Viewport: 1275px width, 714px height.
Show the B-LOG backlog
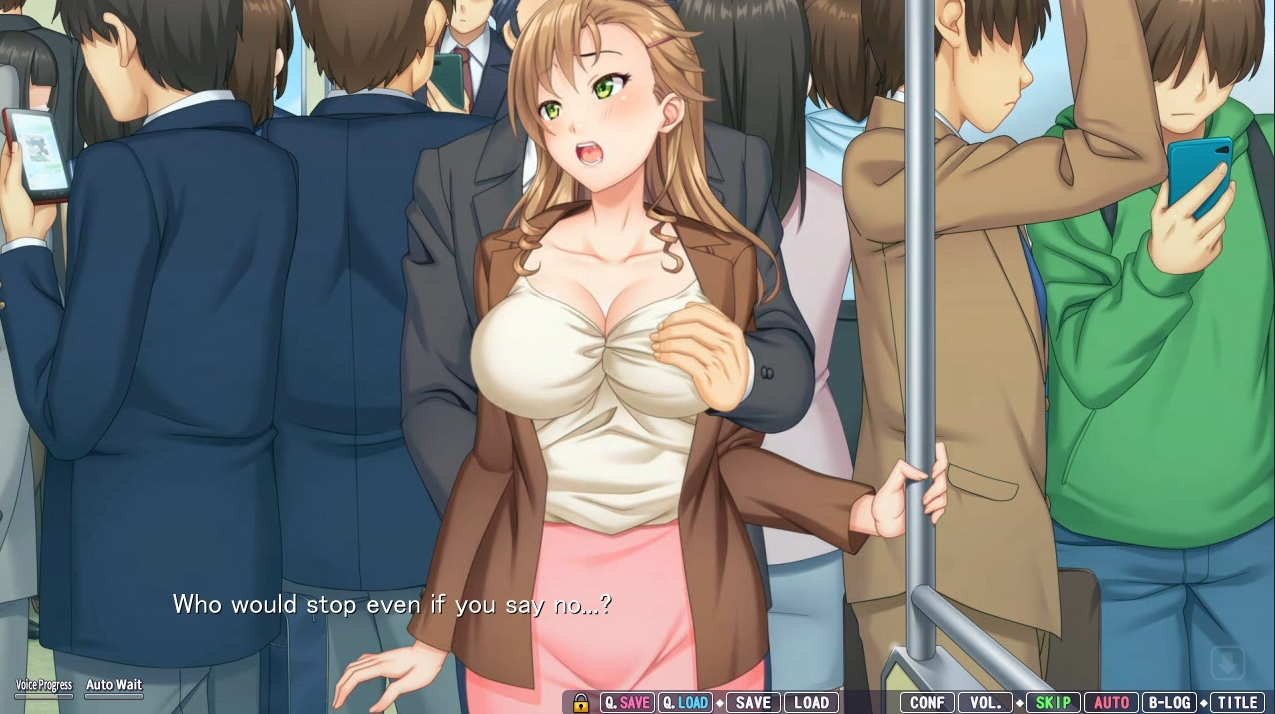pos(1169,703)
